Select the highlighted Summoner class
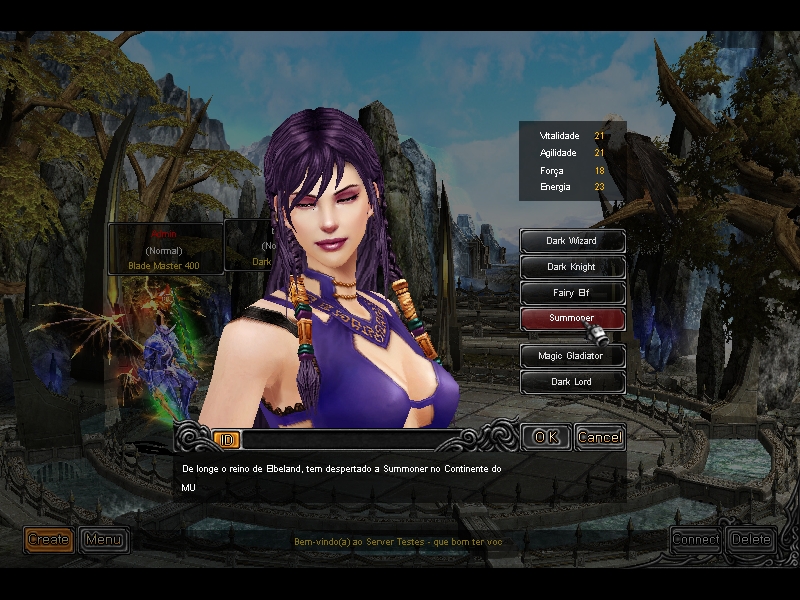The height and width of the screenshot is (600, 800). 572,319
